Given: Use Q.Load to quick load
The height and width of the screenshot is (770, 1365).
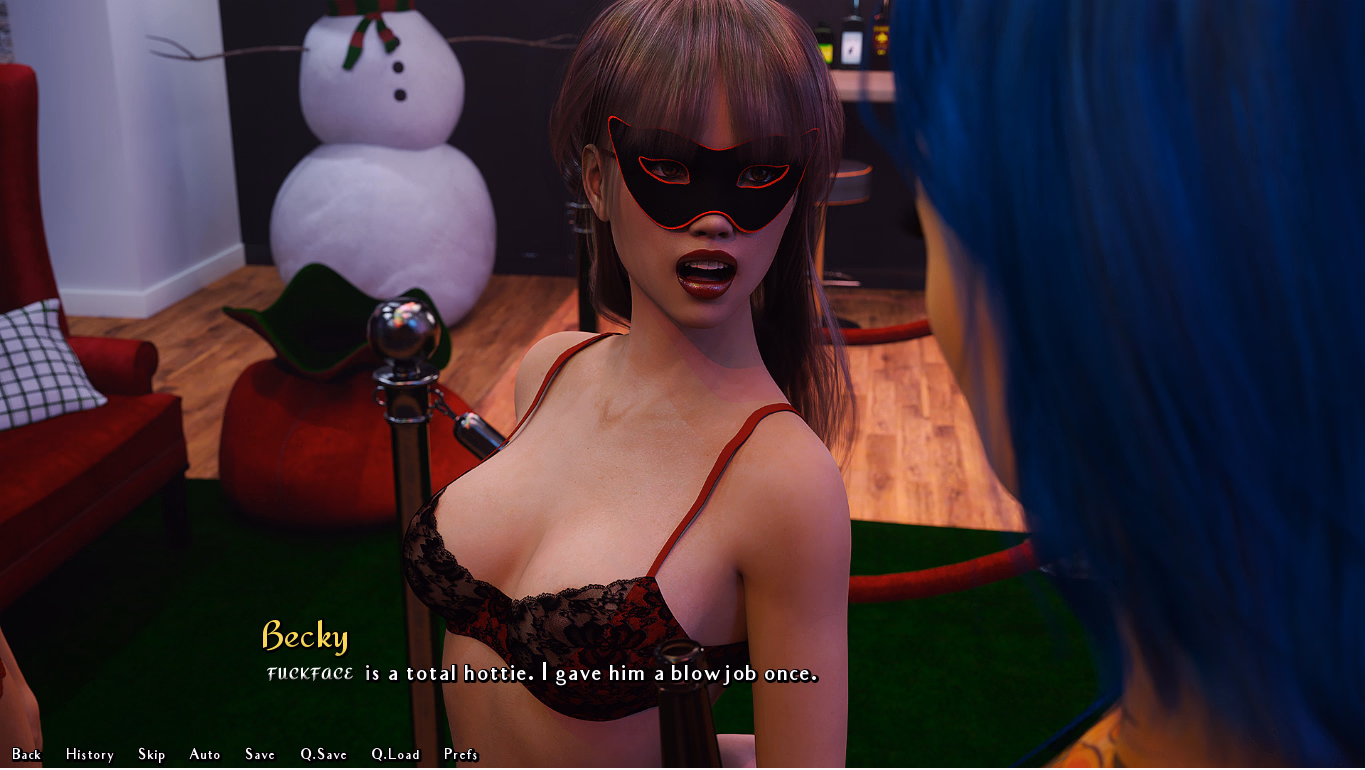Looking at the screenshot, I should click(x=396, y=754).
